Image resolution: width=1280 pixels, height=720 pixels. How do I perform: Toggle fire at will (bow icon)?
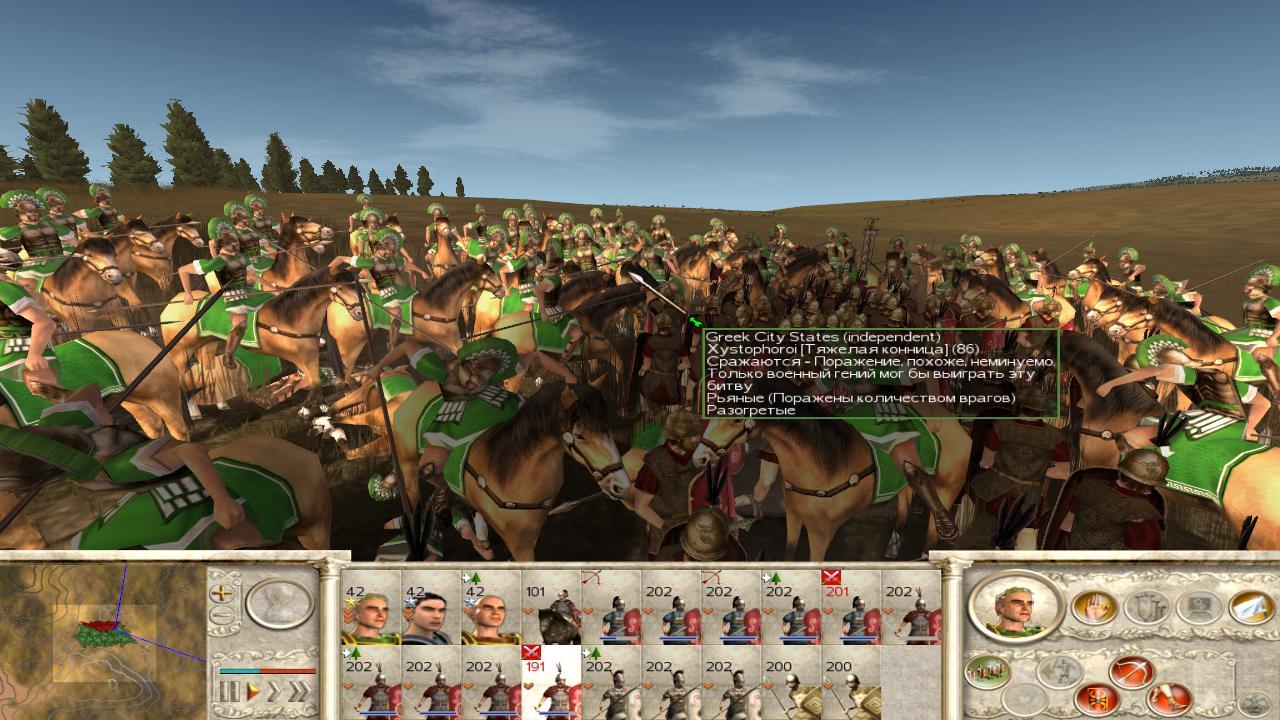(x=1131, y=671)
